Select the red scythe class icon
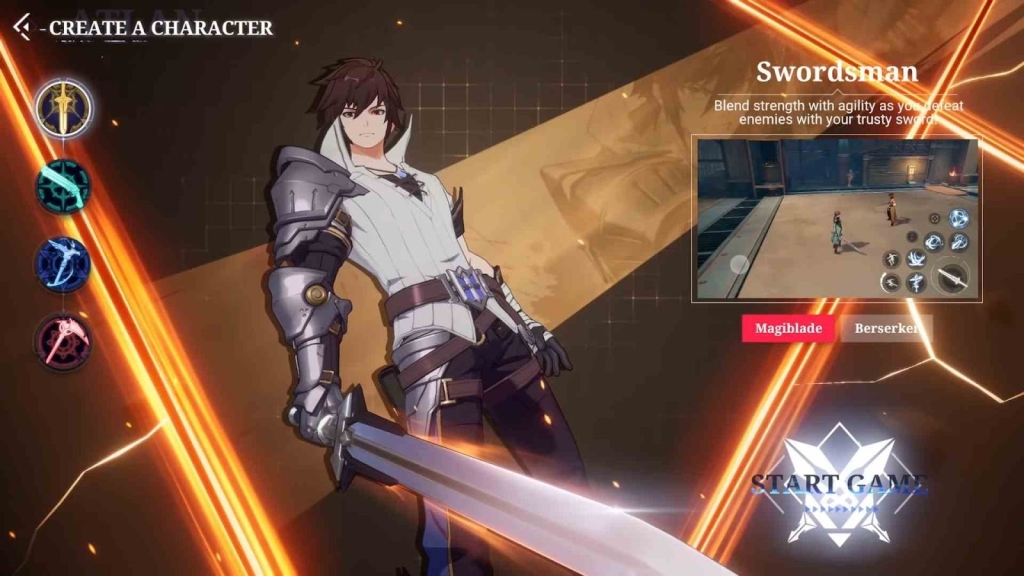 click(64, 341)
